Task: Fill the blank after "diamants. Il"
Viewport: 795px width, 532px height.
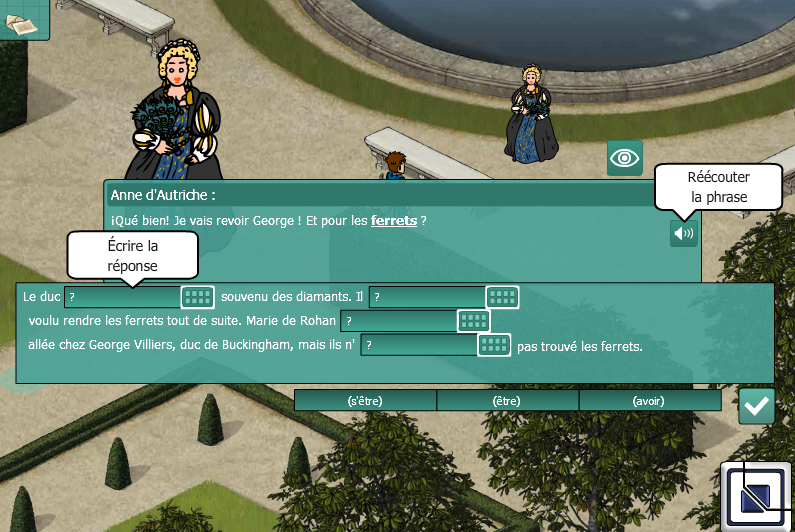Action: pos(427,297)
